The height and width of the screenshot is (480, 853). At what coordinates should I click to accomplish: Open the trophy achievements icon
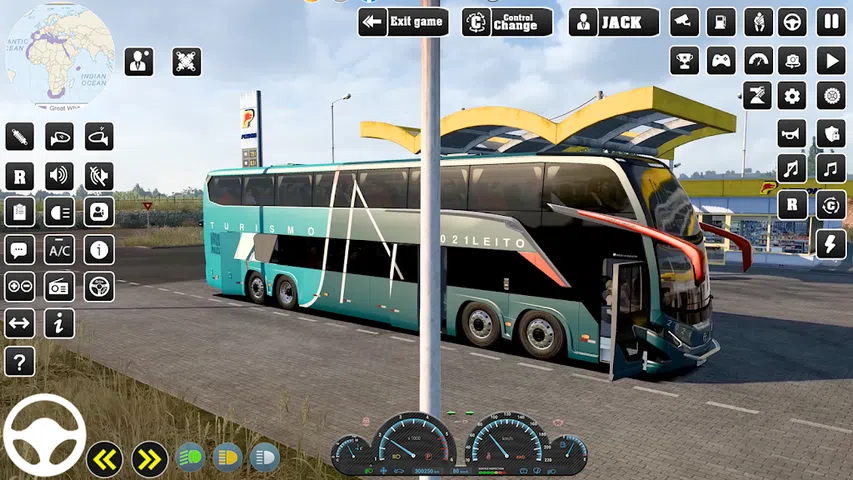tap(684, 60)
